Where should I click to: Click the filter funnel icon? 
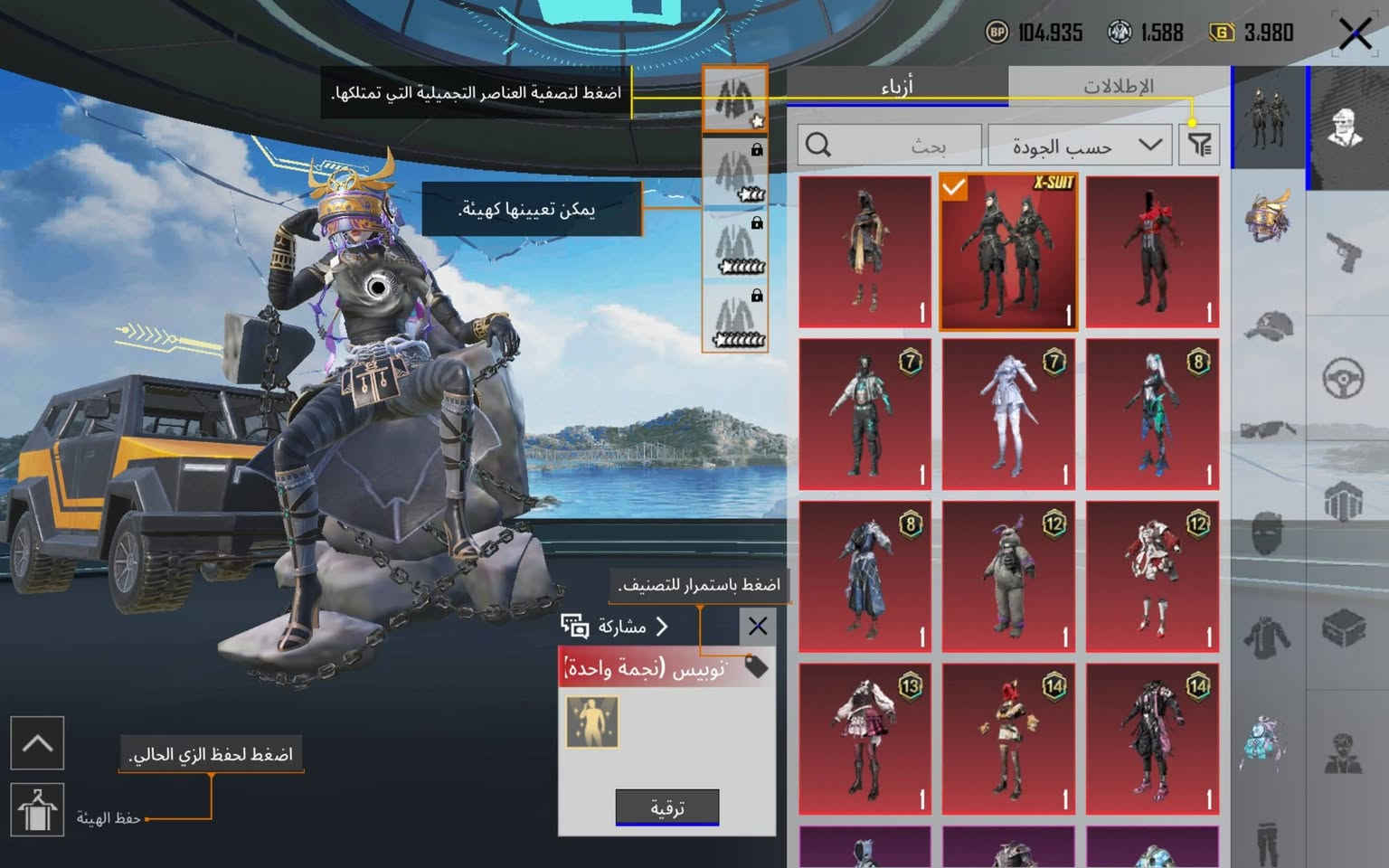point(1200,145)
